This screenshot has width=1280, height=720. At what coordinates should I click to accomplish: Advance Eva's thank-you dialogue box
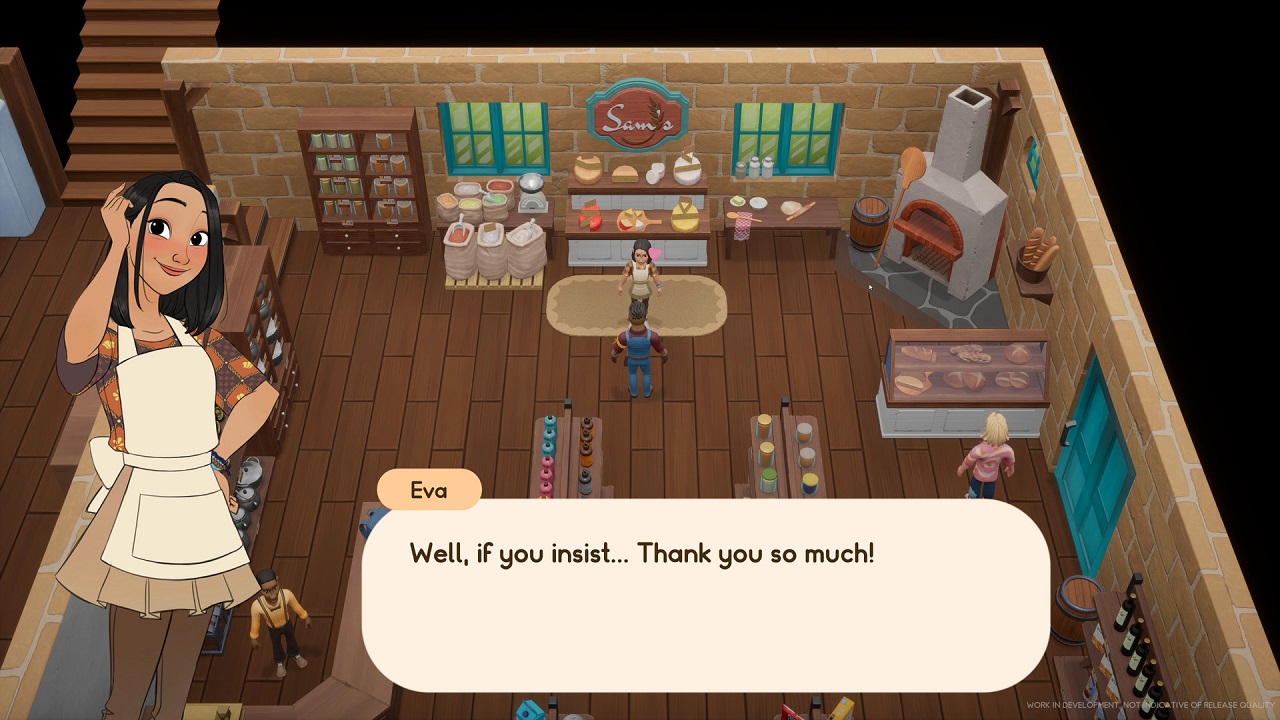pos(705,595)
